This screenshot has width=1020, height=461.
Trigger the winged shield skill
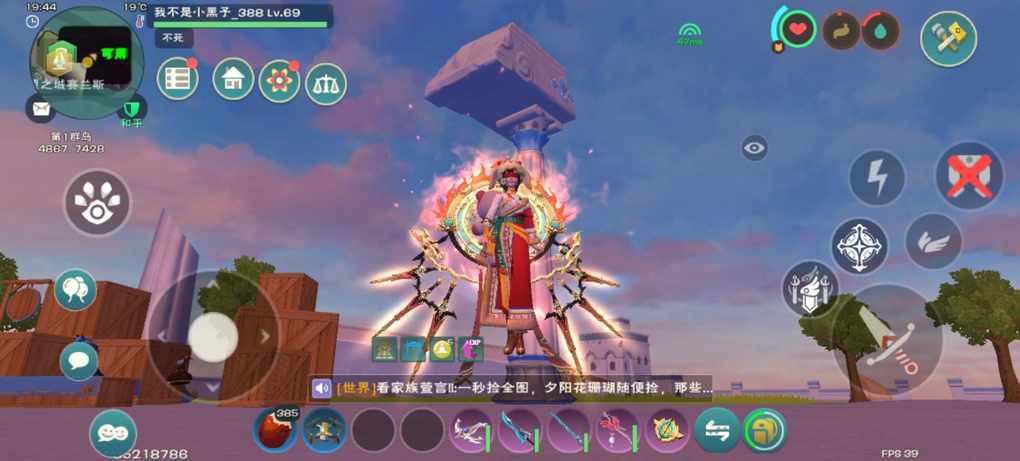pos(810,290)
